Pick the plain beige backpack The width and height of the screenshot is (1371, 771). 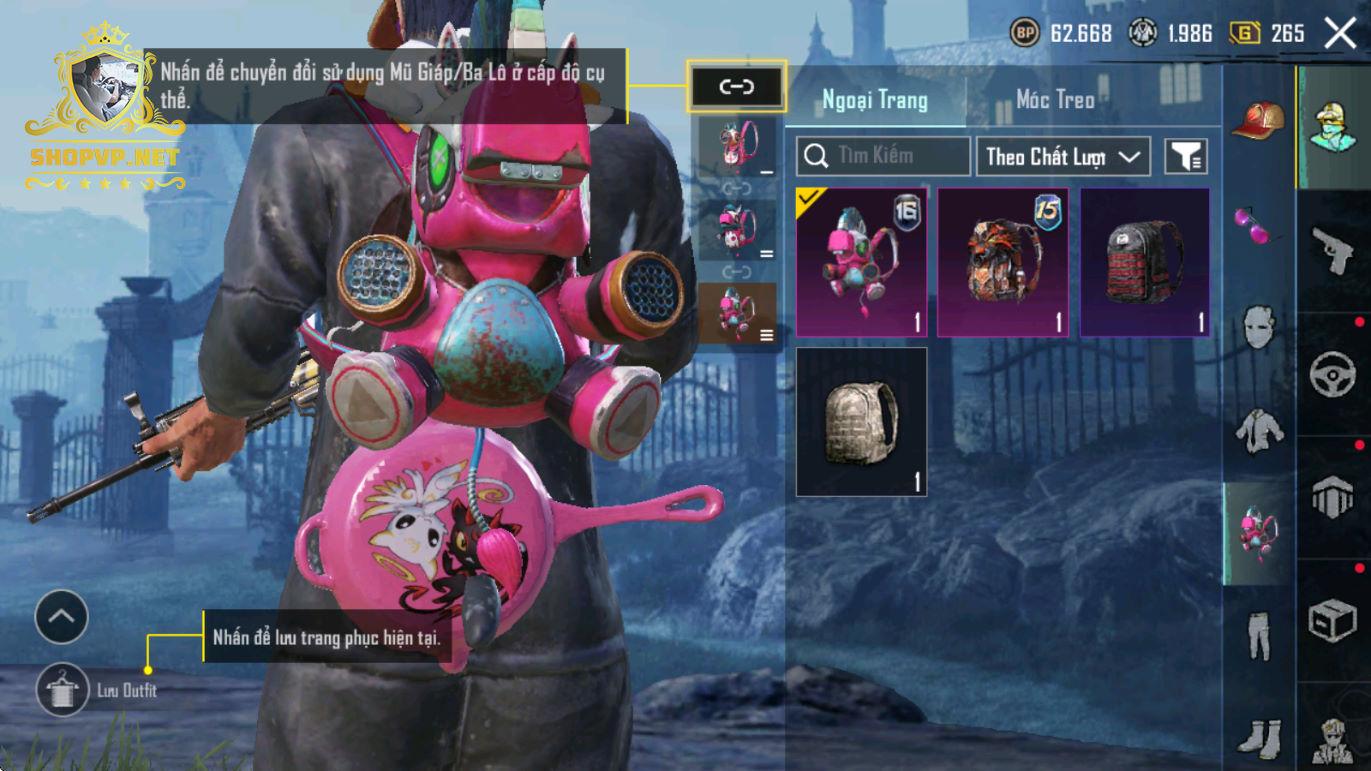[861, 422]
